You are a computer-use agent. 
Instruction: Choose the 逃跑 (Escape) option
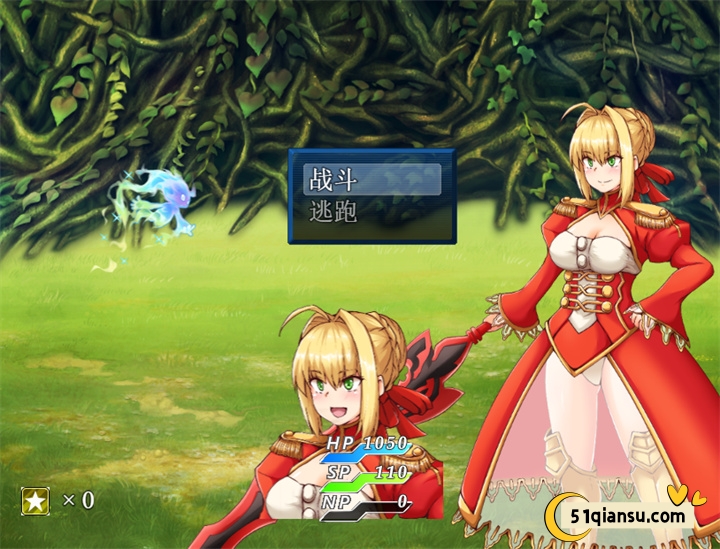pos(371,212)
